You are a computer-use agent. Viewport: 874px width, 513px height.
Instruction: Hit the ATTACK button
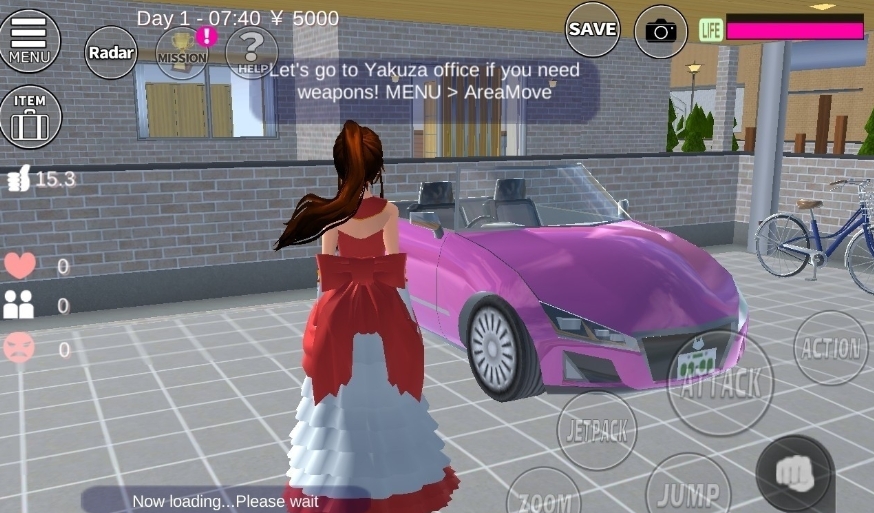pyautogui.click(x=720, y=383)
